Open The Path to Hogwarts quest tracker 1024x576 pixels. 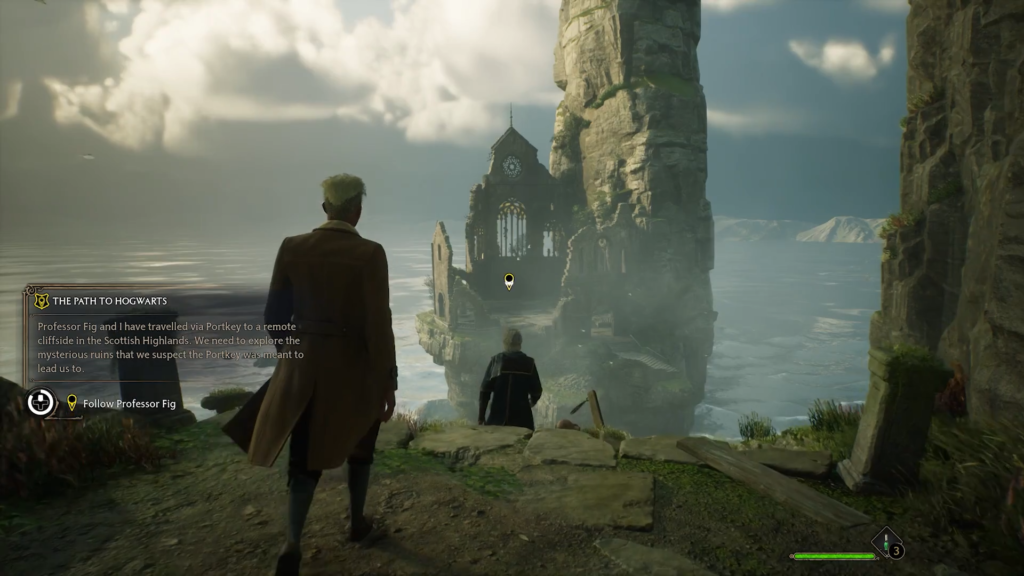click(109, 300)
